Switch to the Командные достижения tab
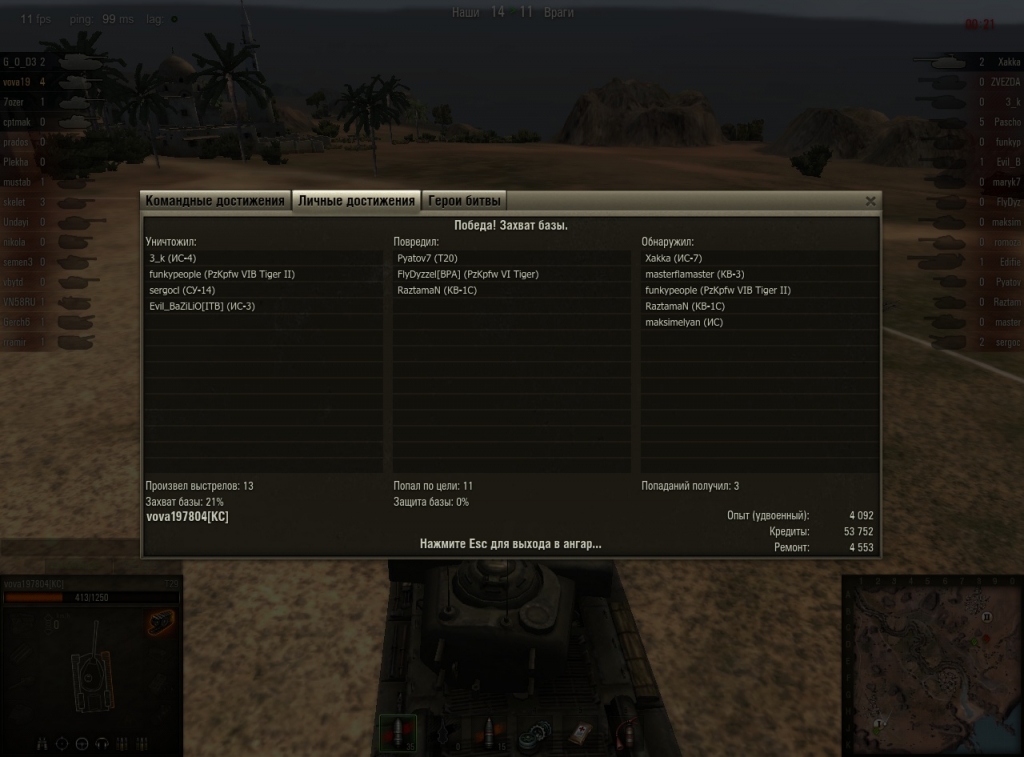 [x=215, y=201]
